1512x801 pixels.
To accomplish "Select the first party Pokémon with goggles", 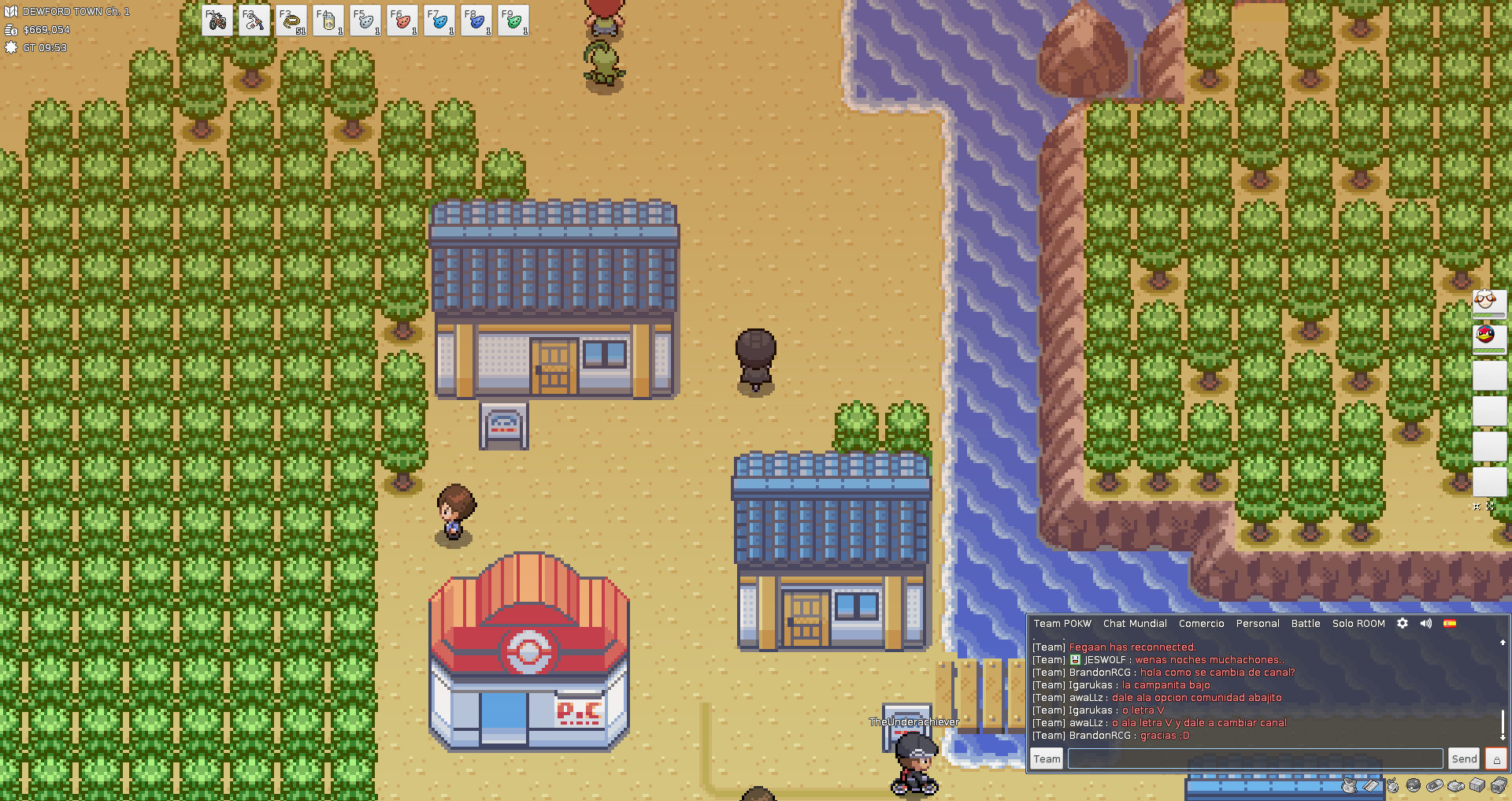I will pos(1488,302).
